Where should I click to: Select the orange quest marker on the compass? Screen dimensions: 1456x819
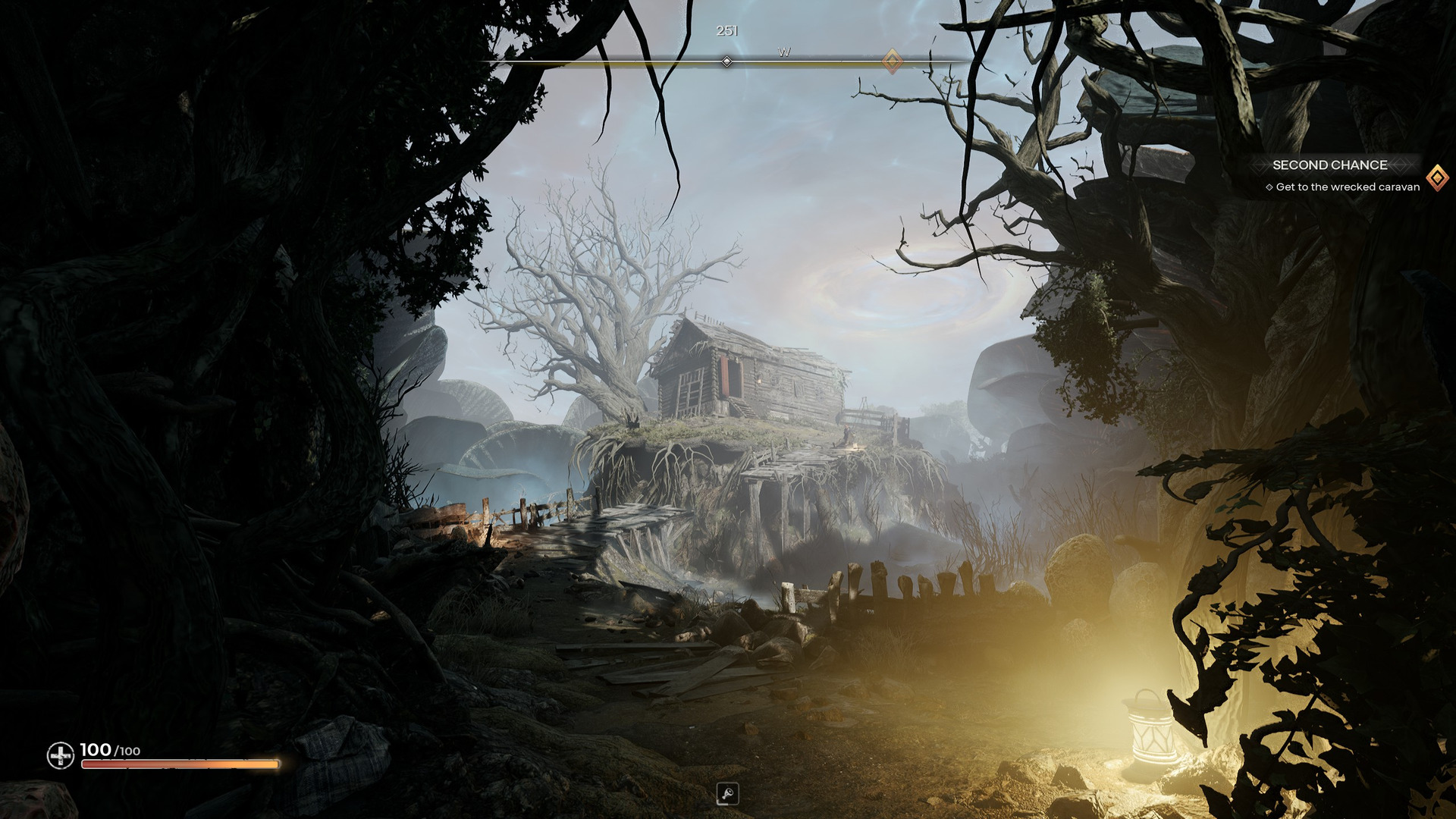tap(893, 61)
